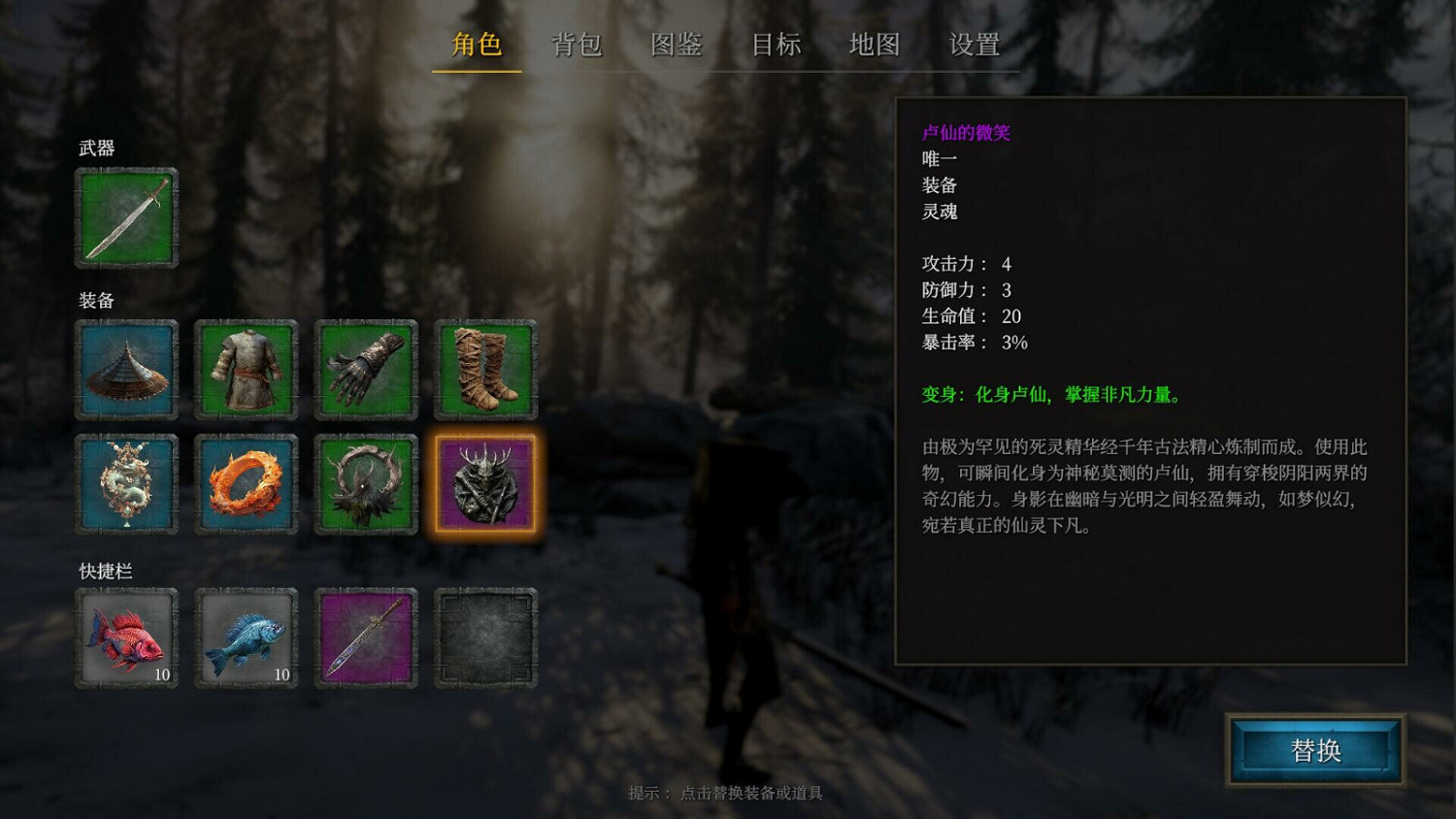Click the dragon pendant accessory icon
1456x819 pixels.
(x=125, y=482)
